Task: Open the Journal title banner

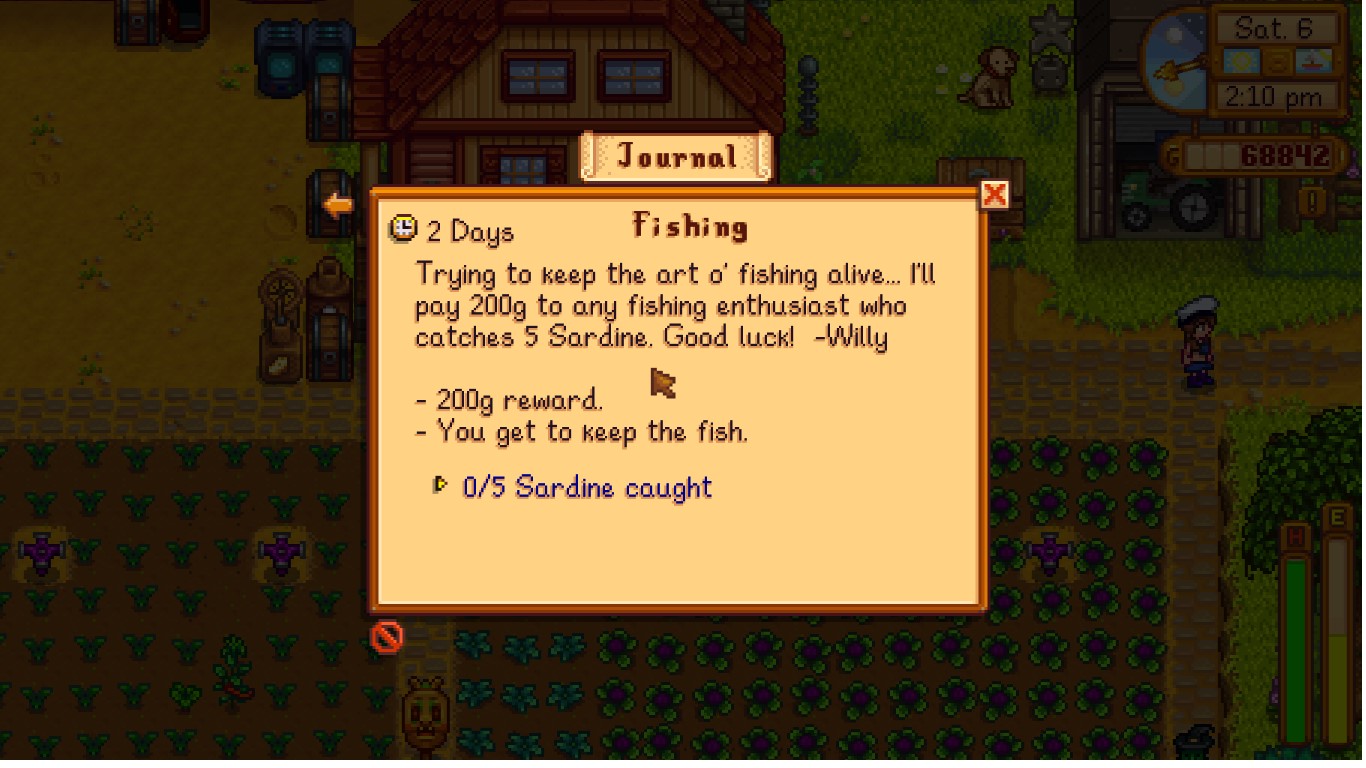Action: (676, 156)
